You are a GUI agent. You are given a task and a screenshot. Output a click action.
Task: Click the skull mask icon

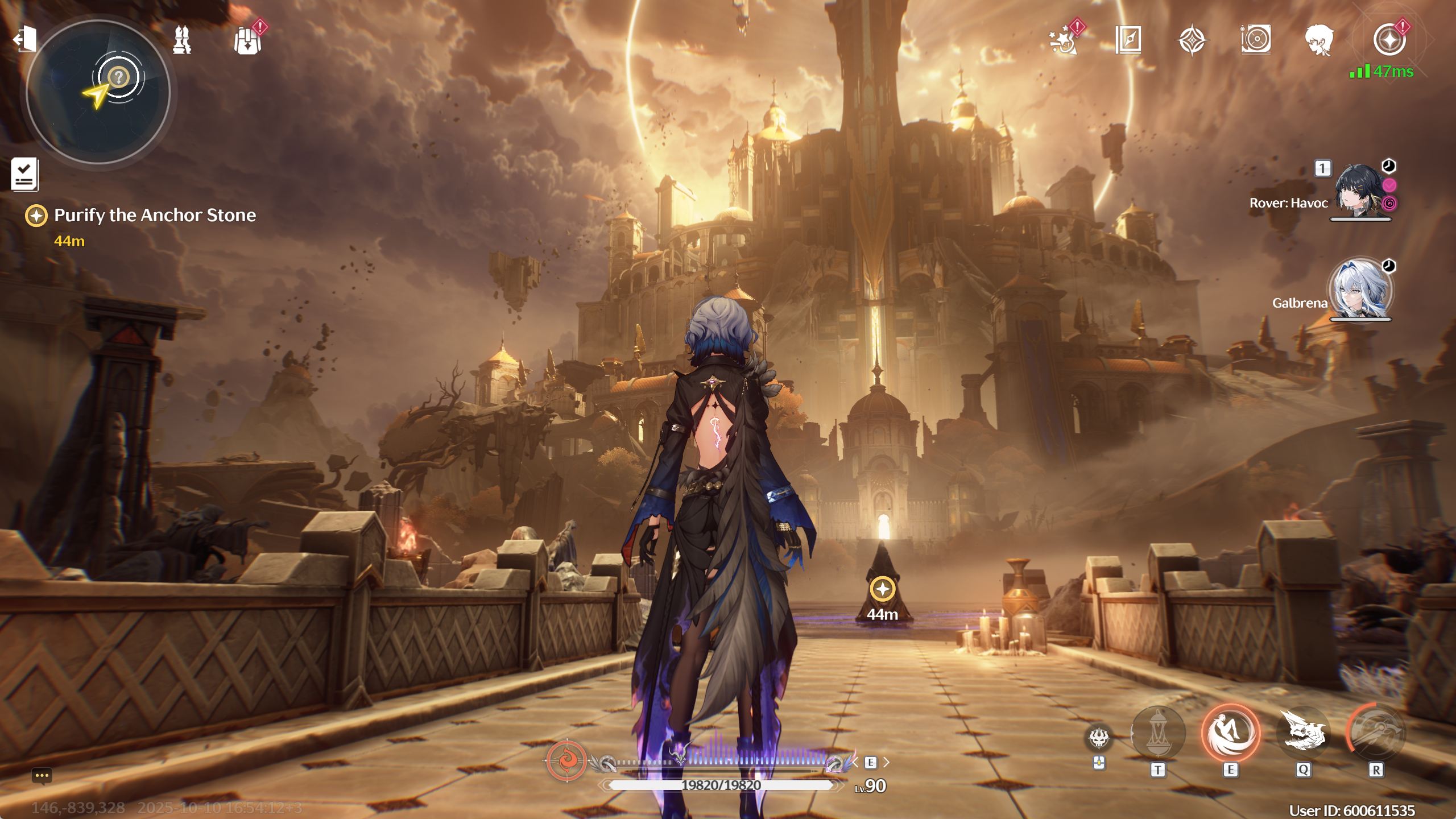[1099, 738]
